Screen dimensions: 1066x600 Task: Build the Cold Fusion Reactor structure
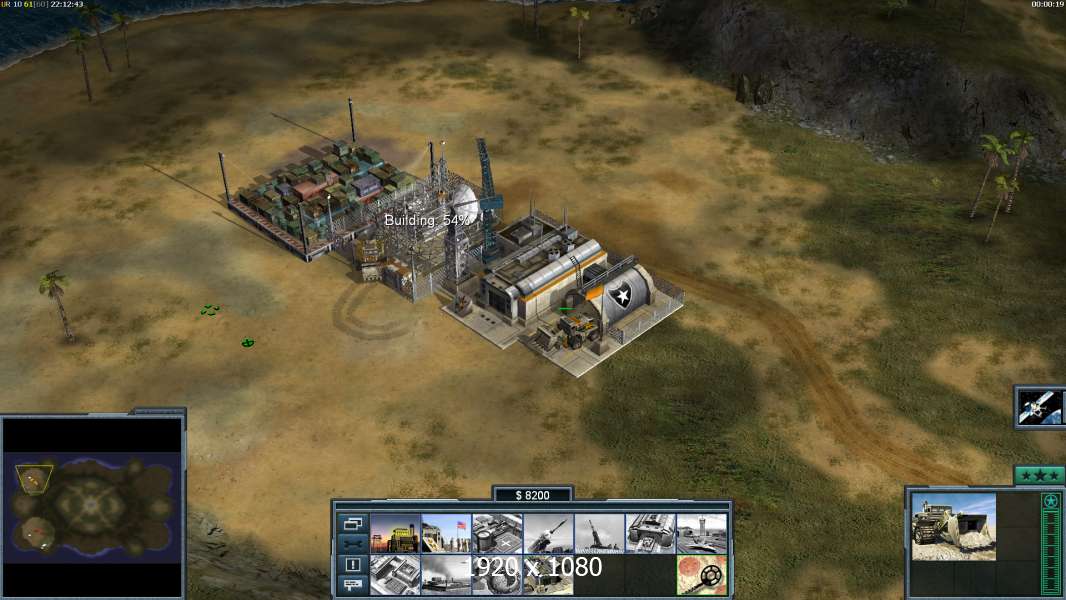click(x=395, y=534)
